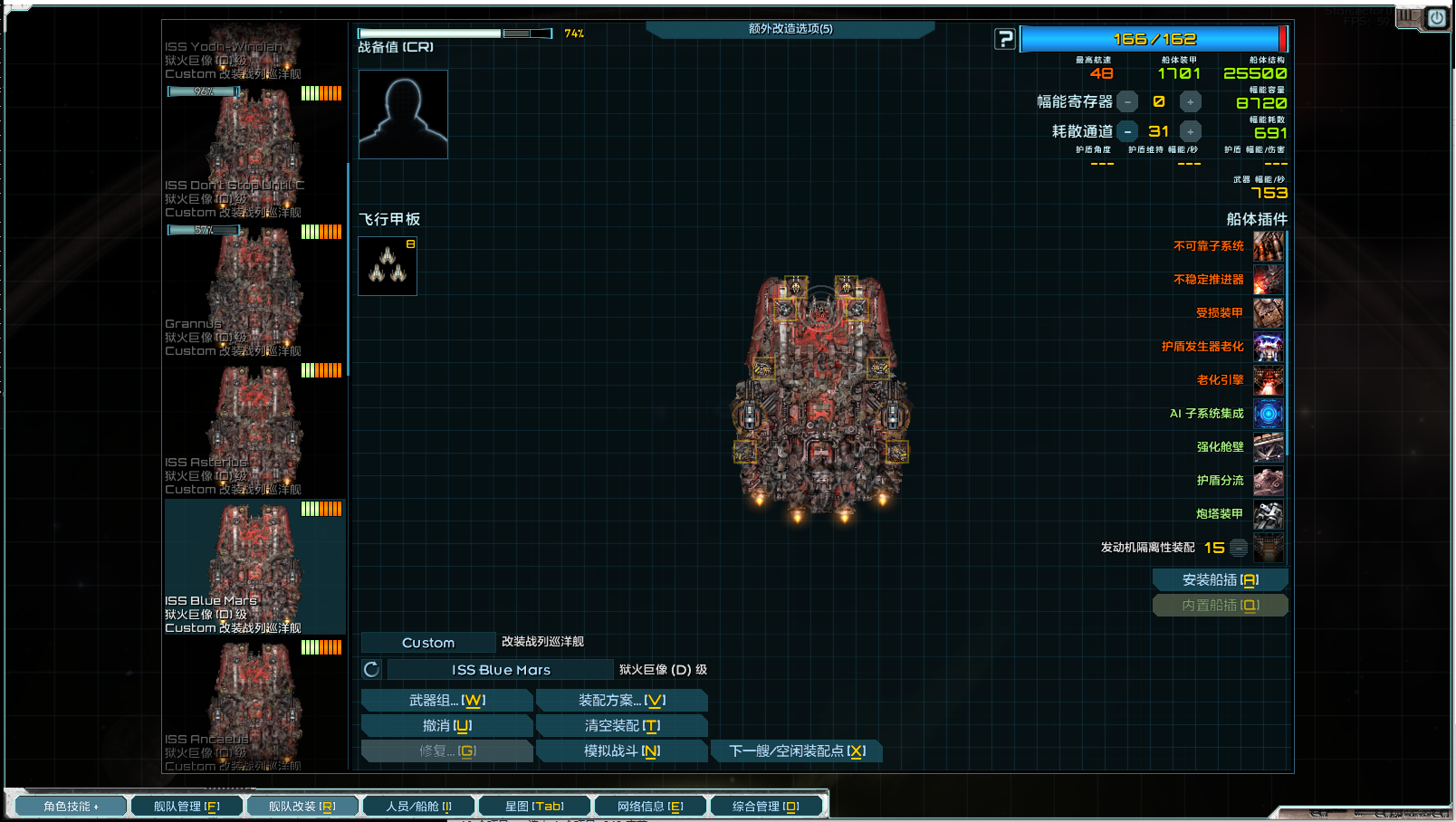This screenshot has width=1456, height=822.
Task: Click the AI 子系统集成 hullmod icon
Action: [1268, 414]
